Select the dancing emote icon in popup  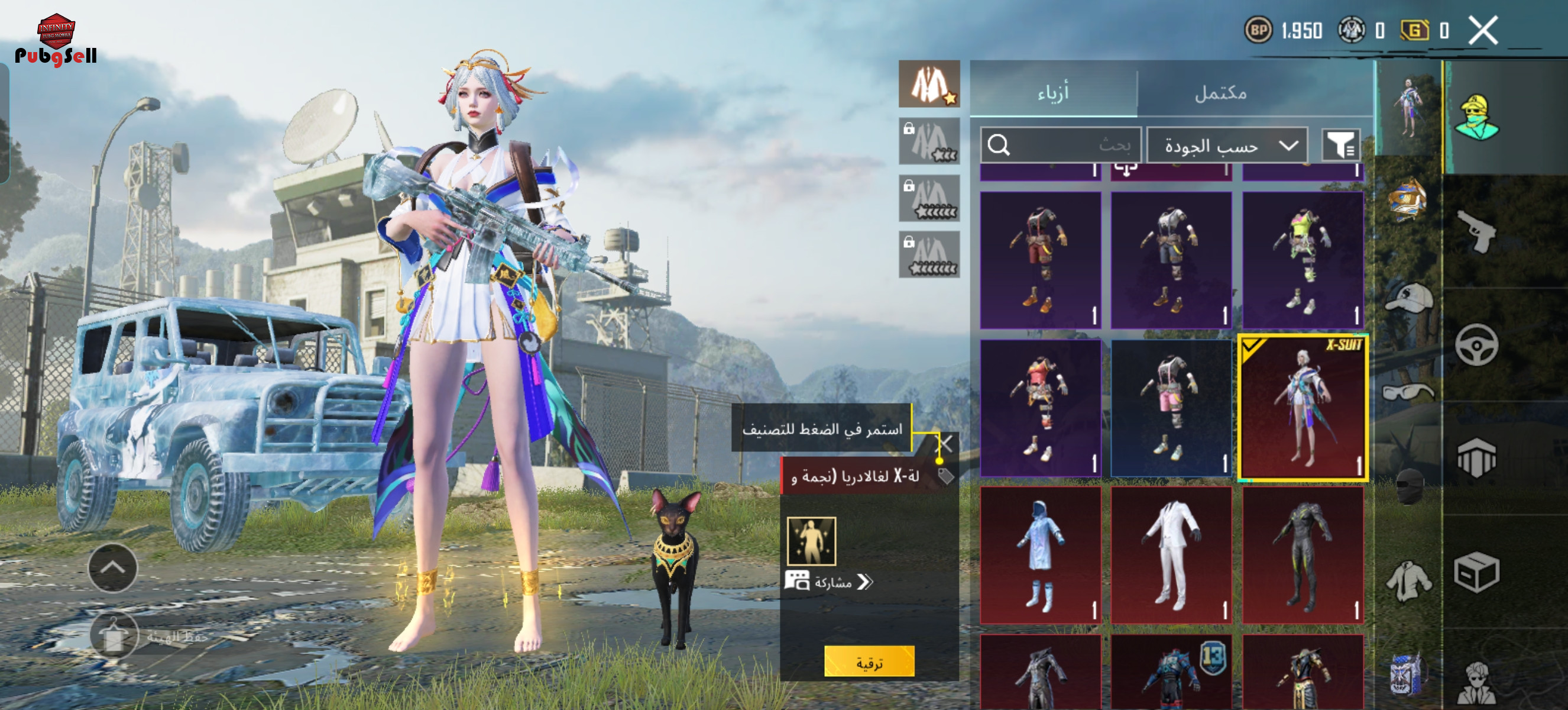click(x=811, y=541)
